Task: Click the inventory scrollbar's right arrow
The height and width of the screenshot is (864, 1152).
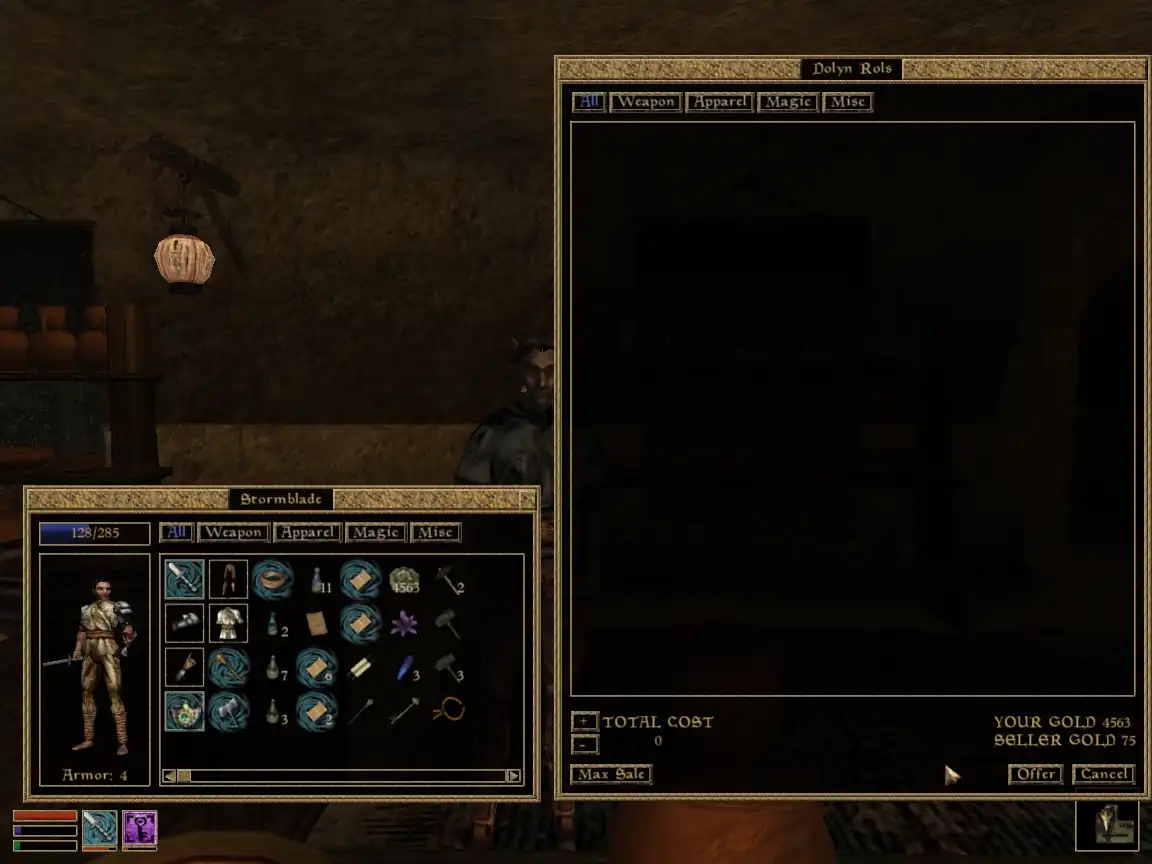Action: [513, 776]
